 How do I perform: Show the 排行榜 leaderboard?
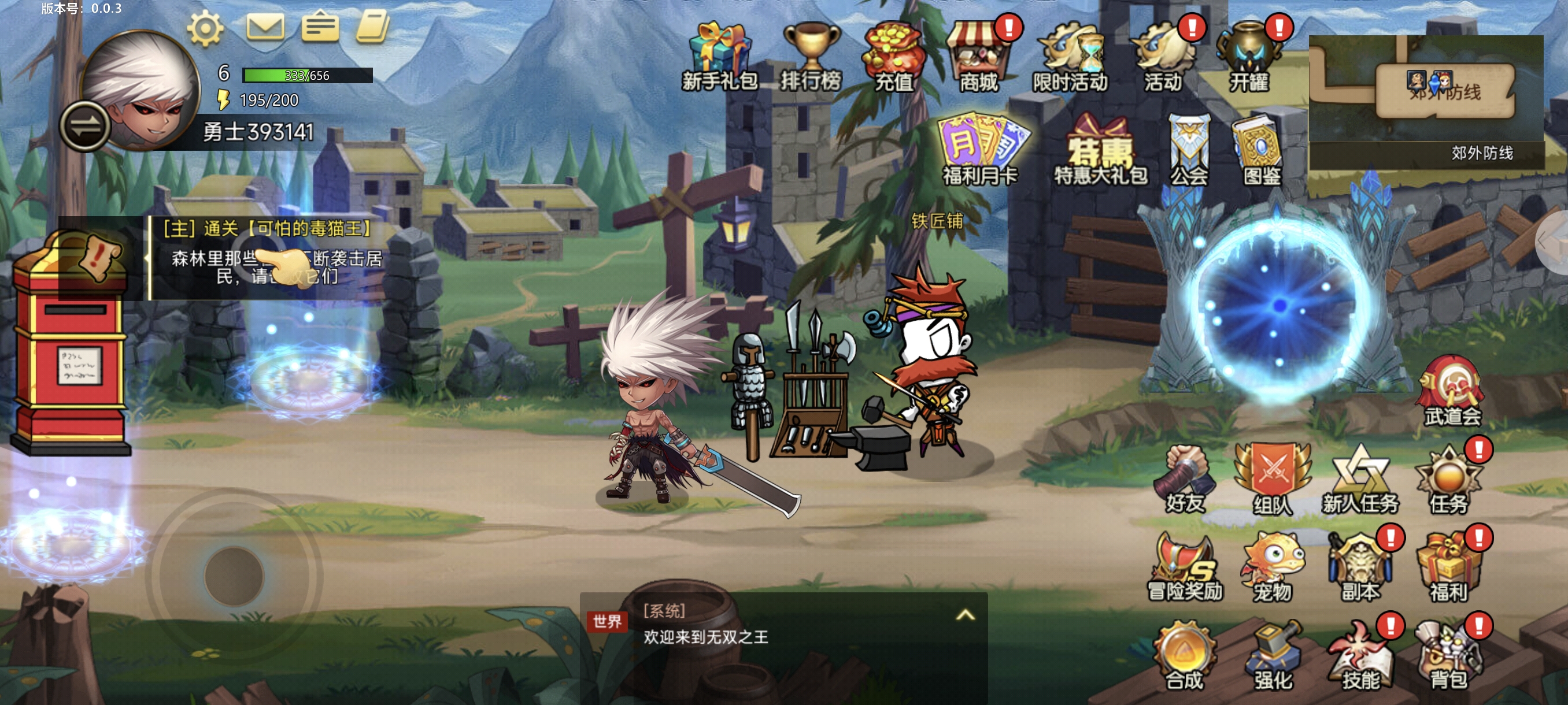811,55
